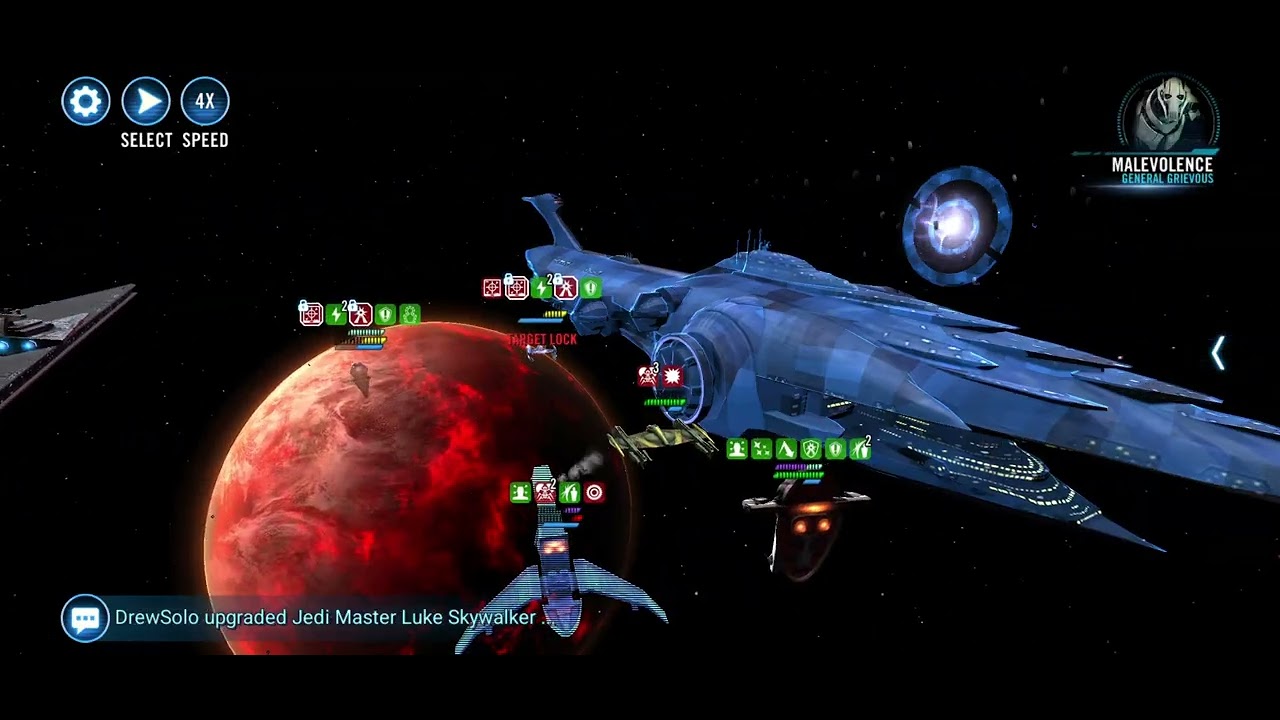Select the General Grievous Malevolence portrait

click(x=1167, y=114)
